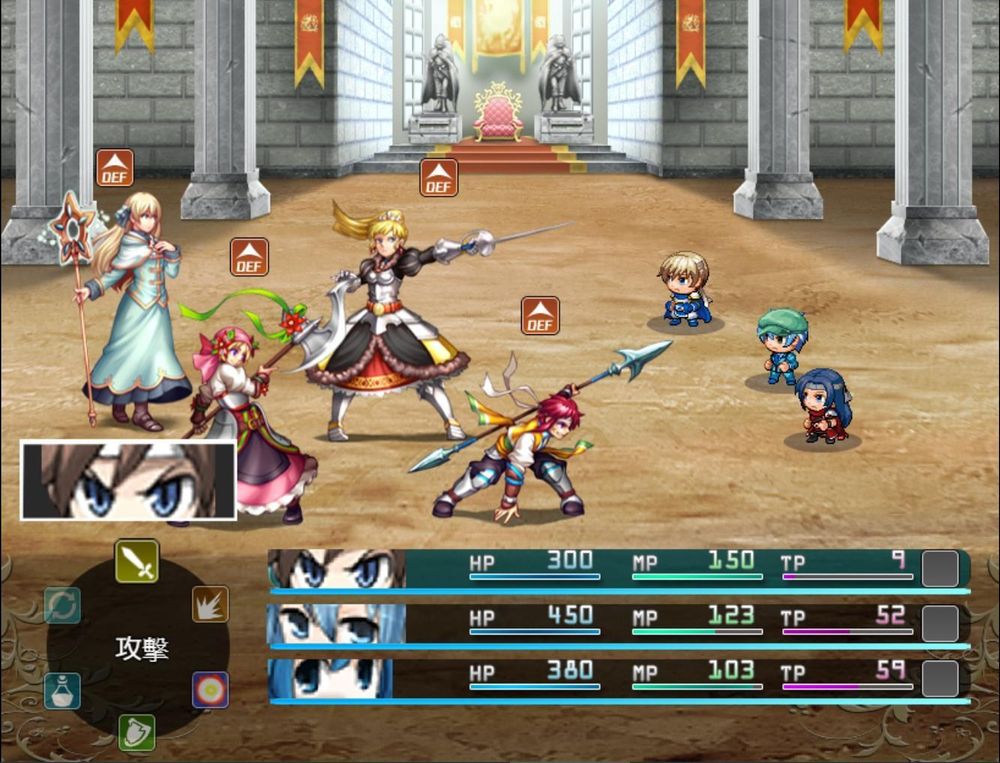Image resolution: width=1000 pixels, height=763 pixels.
Task: Open the potion Item command
Action: [x=62, y=690]
